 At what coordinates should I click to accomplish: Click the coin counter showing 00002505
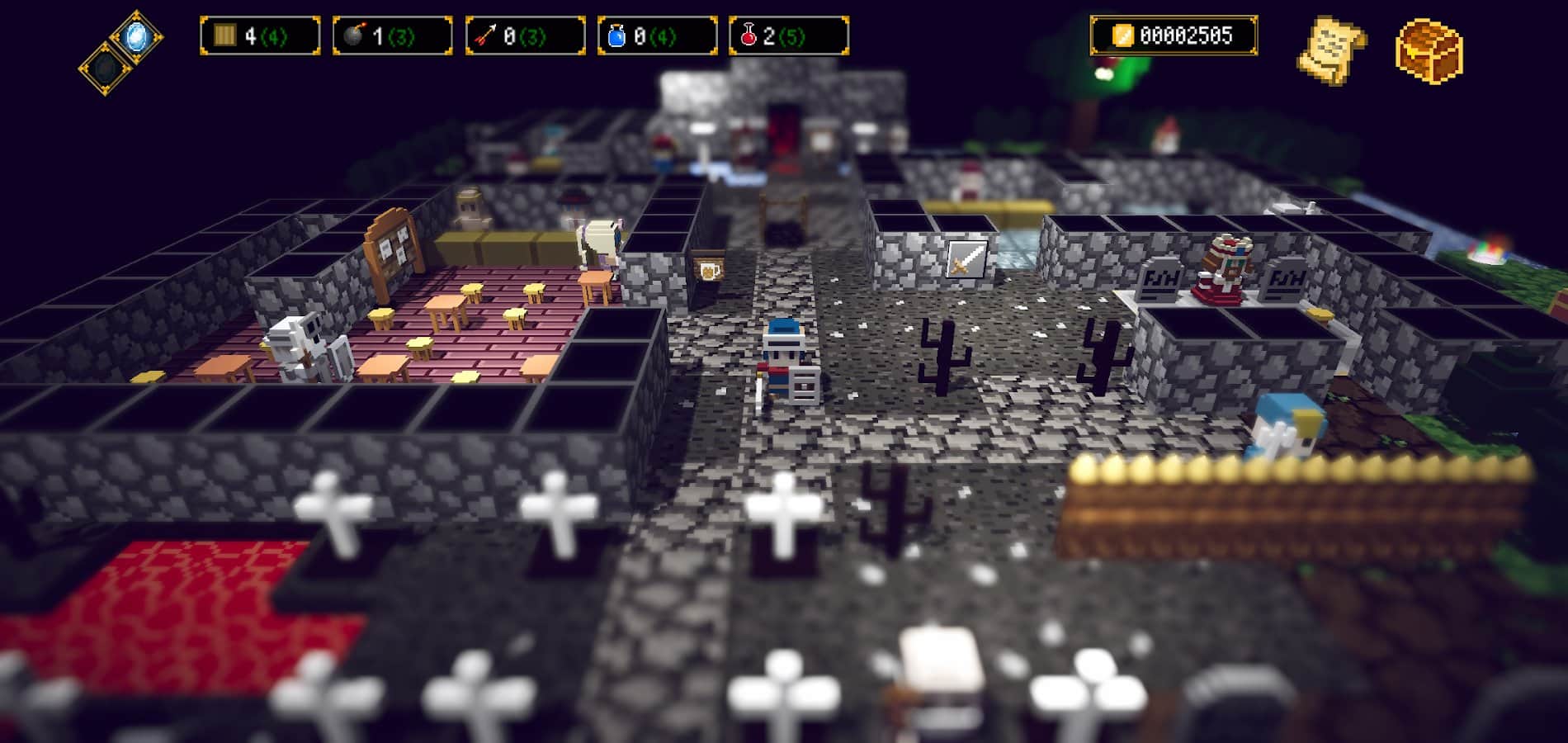tap(1187, 35)
